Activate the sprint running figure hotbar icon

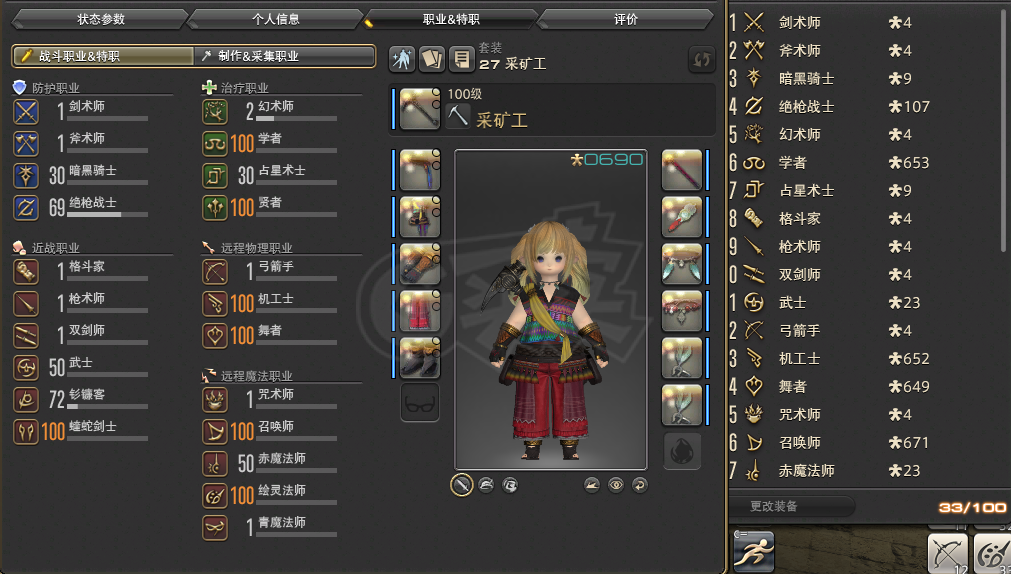(755, 549)
